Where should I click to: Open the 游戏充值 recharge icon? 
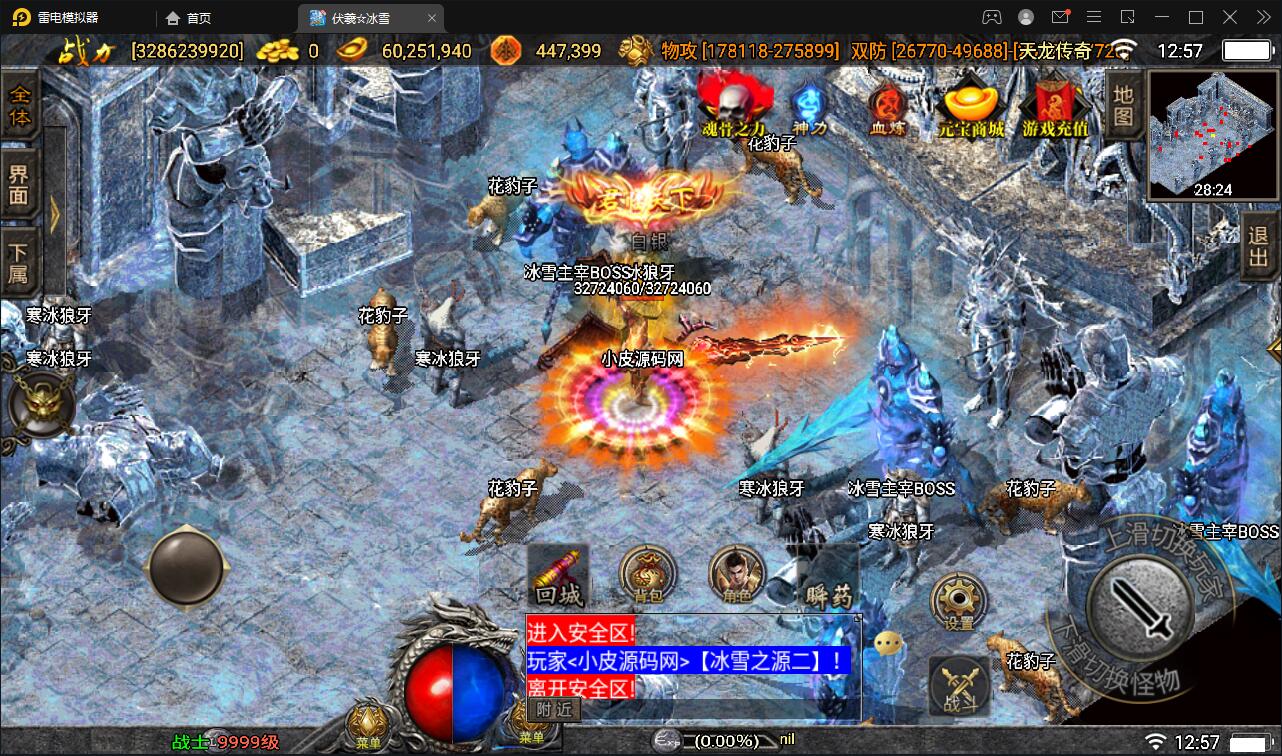[x=1055, y=105]
